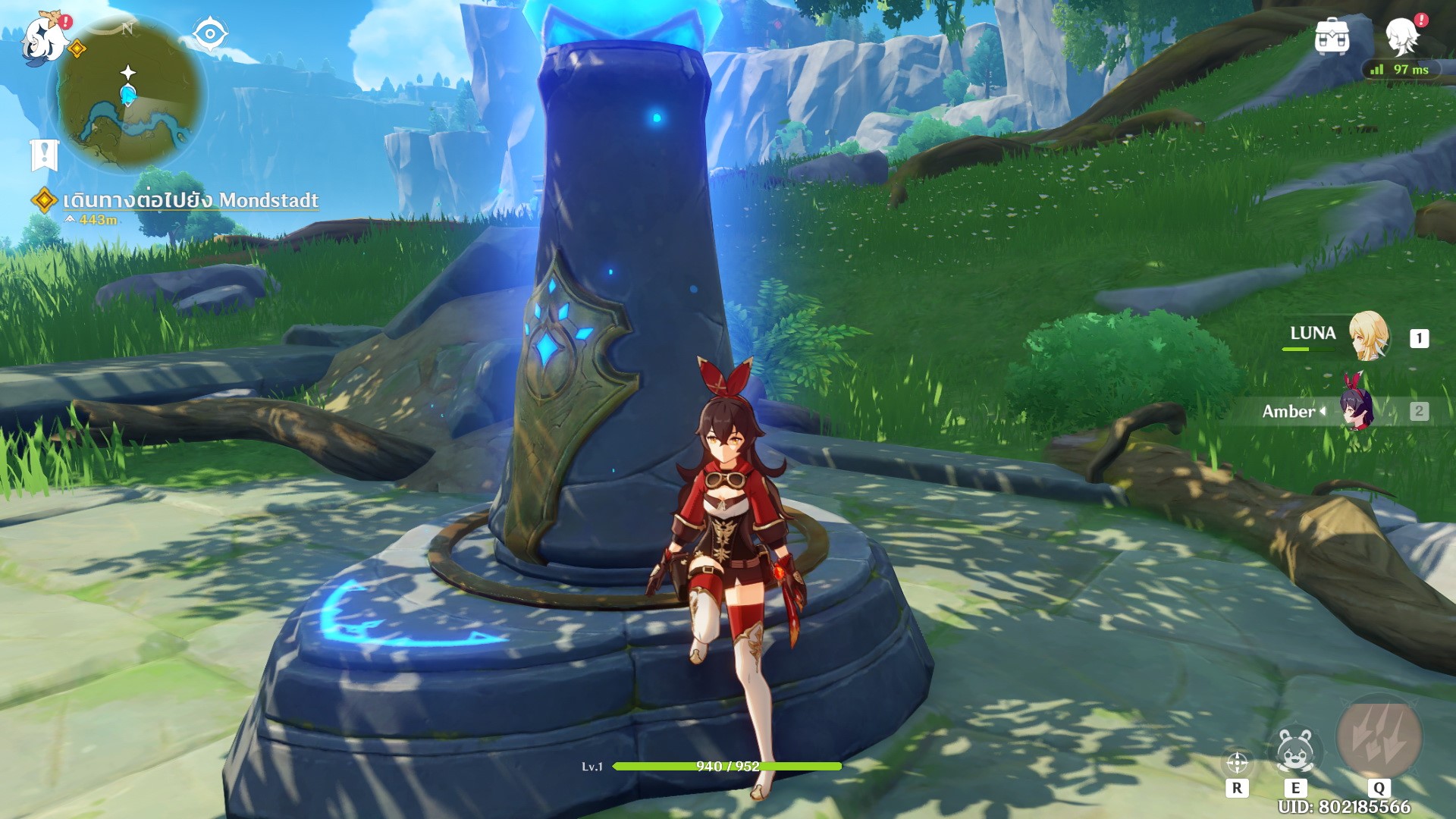Open the character profile icon

tap(1401, 35)
